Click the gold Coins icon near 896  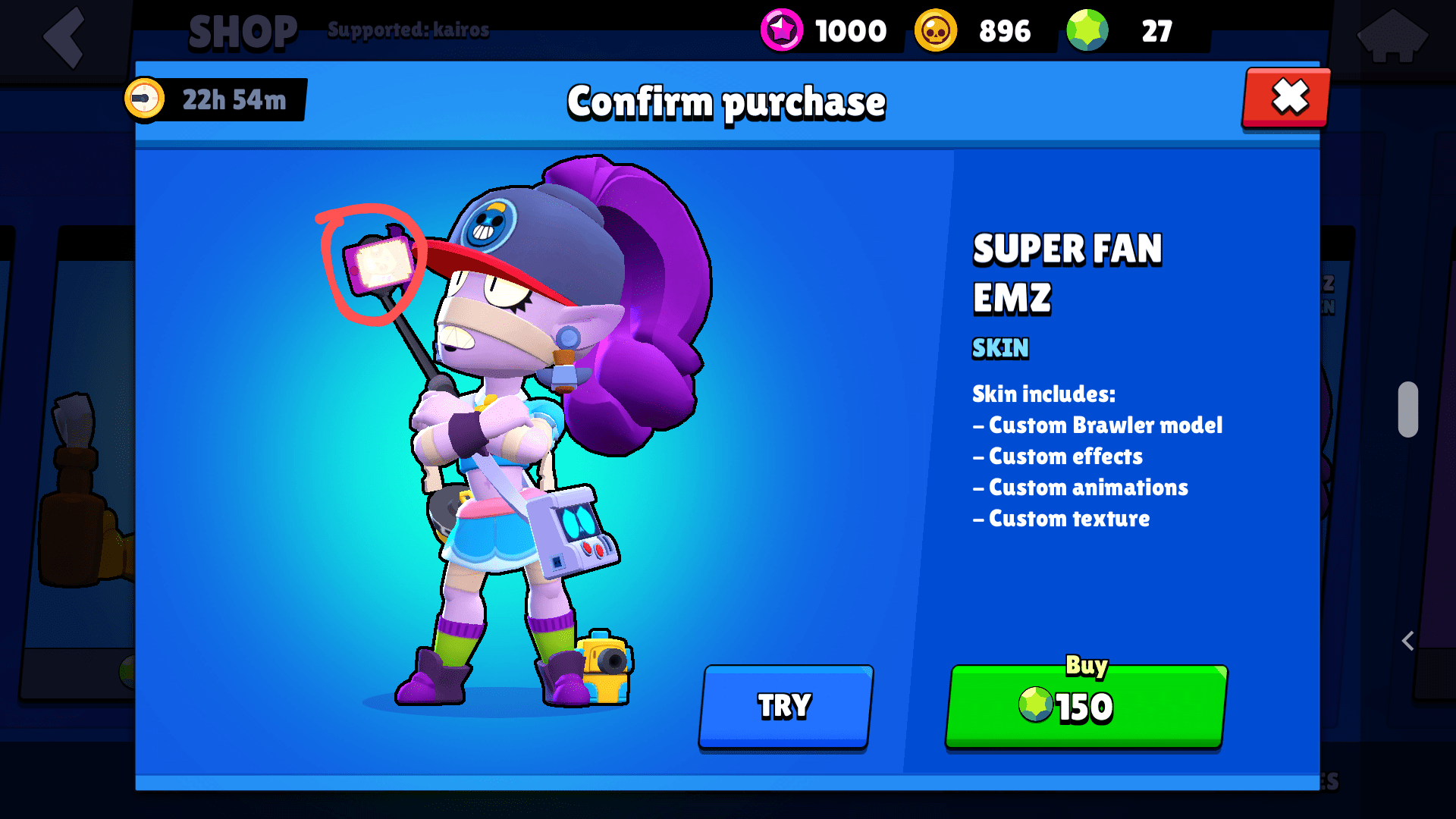935,31
